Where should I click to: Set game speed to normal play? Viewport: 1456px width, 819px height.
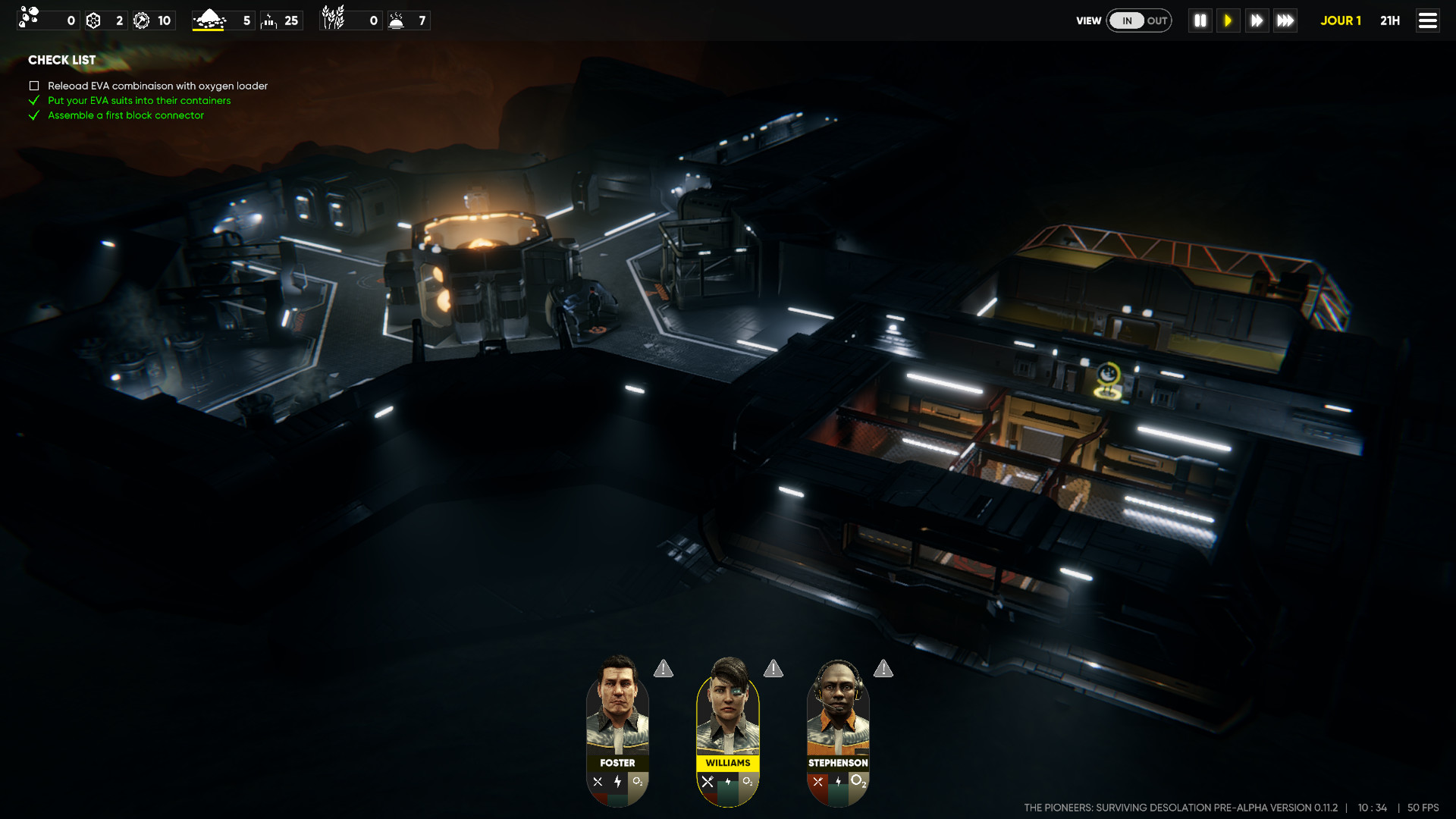[1228, 20]
